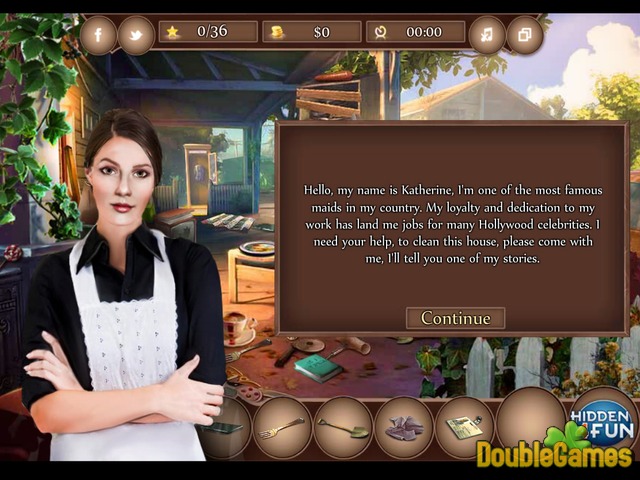Continue past Katherine's introduction dialogue
The width and height of the screenshot is (640, 480).
(x=455, y=318)
